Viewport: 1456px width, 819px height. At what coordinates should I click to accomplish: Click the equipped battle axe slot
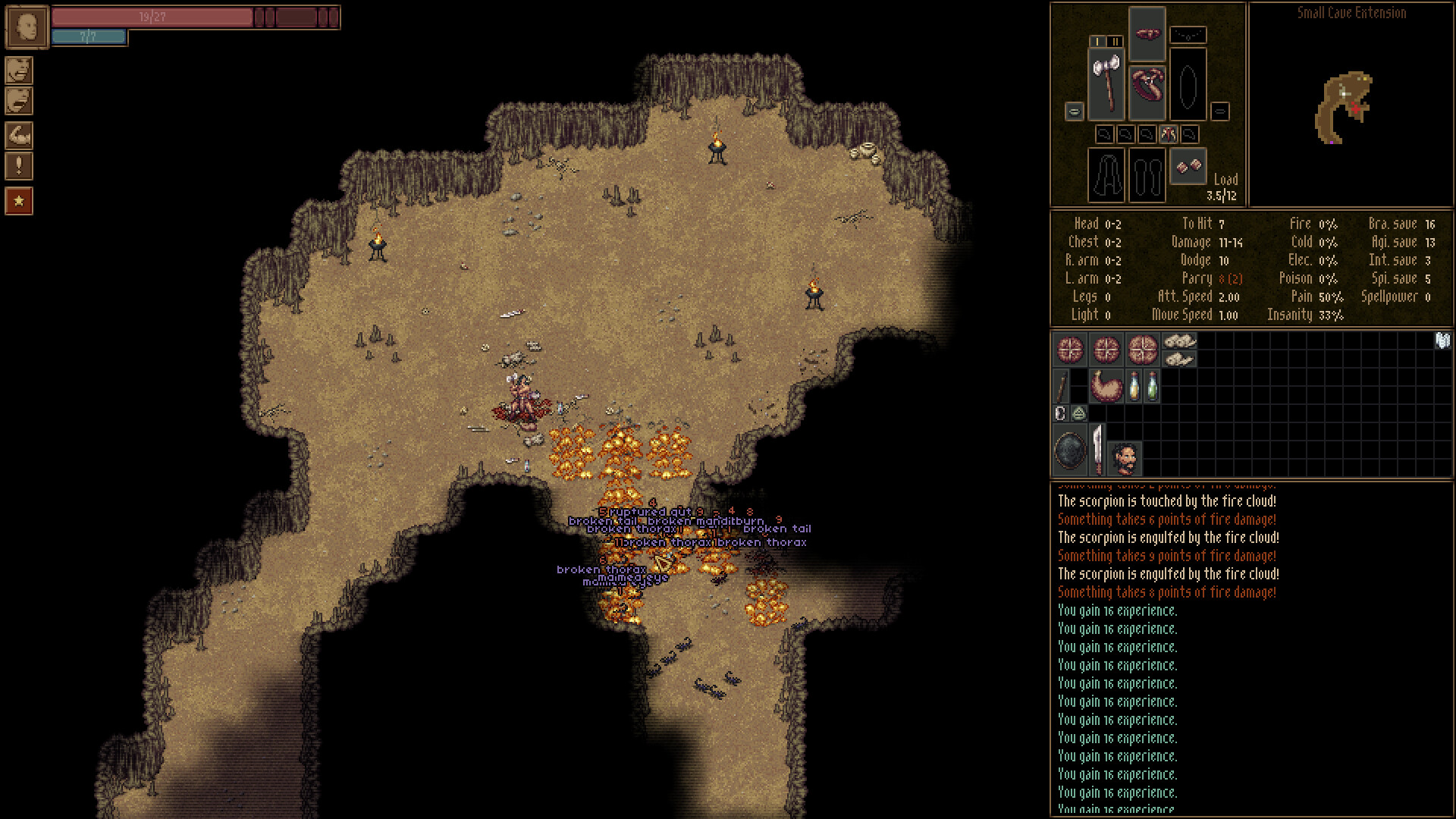pyautogui.click(x=1106, y=83)
